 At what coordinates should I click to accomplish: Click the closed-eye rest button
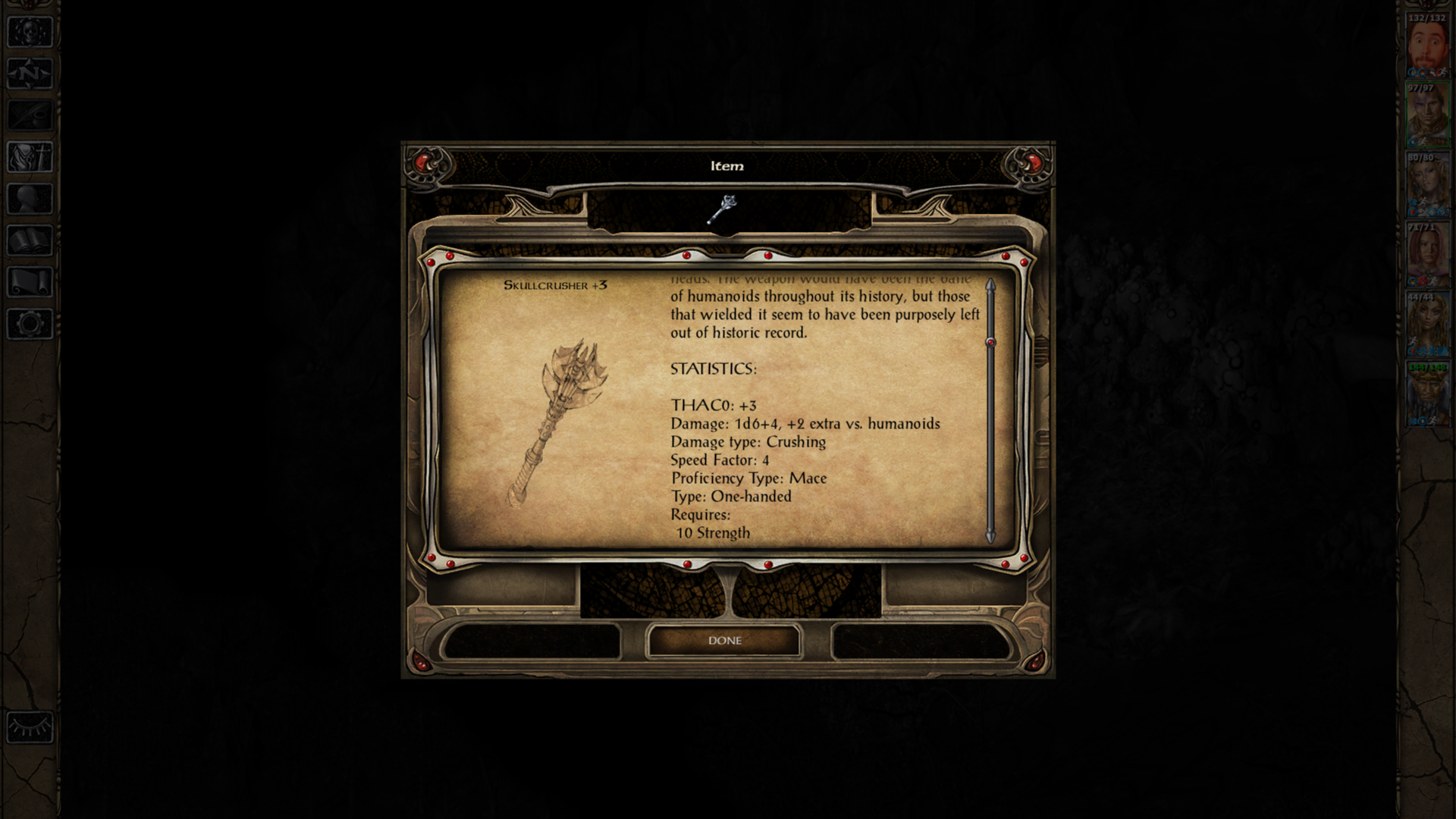30,728
